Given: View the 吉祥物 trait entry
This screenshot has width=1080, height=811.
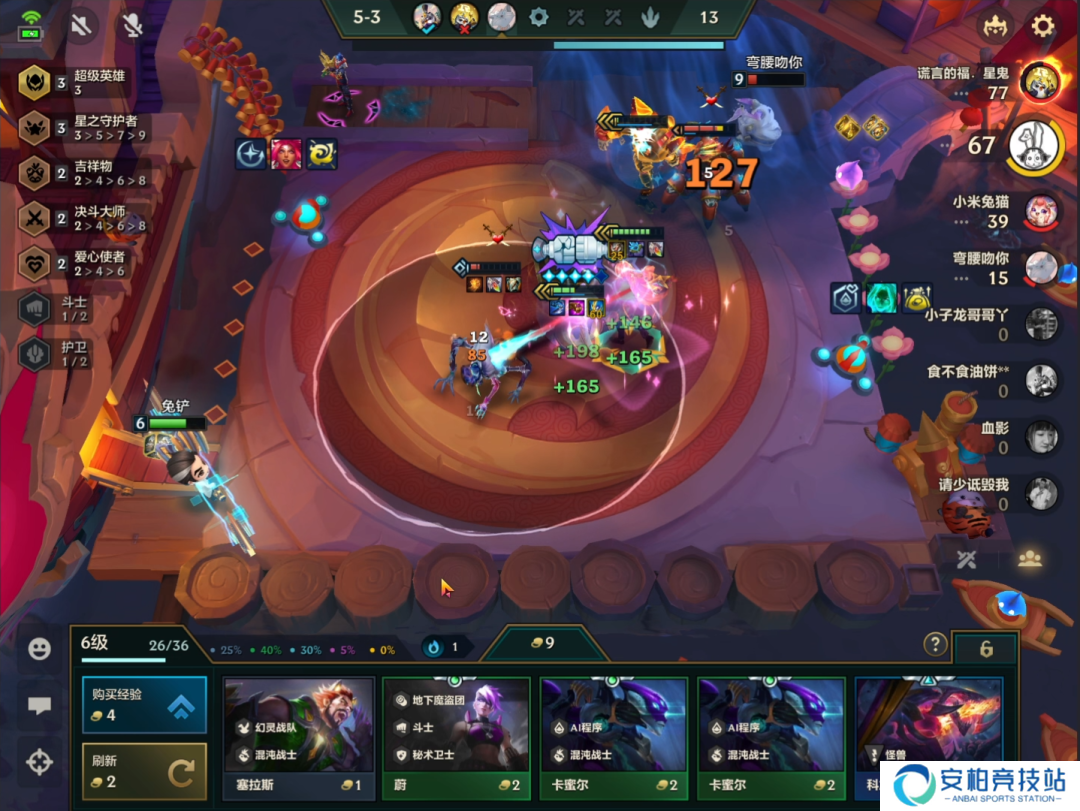Looking at the screenshot, I should (35, 173).
